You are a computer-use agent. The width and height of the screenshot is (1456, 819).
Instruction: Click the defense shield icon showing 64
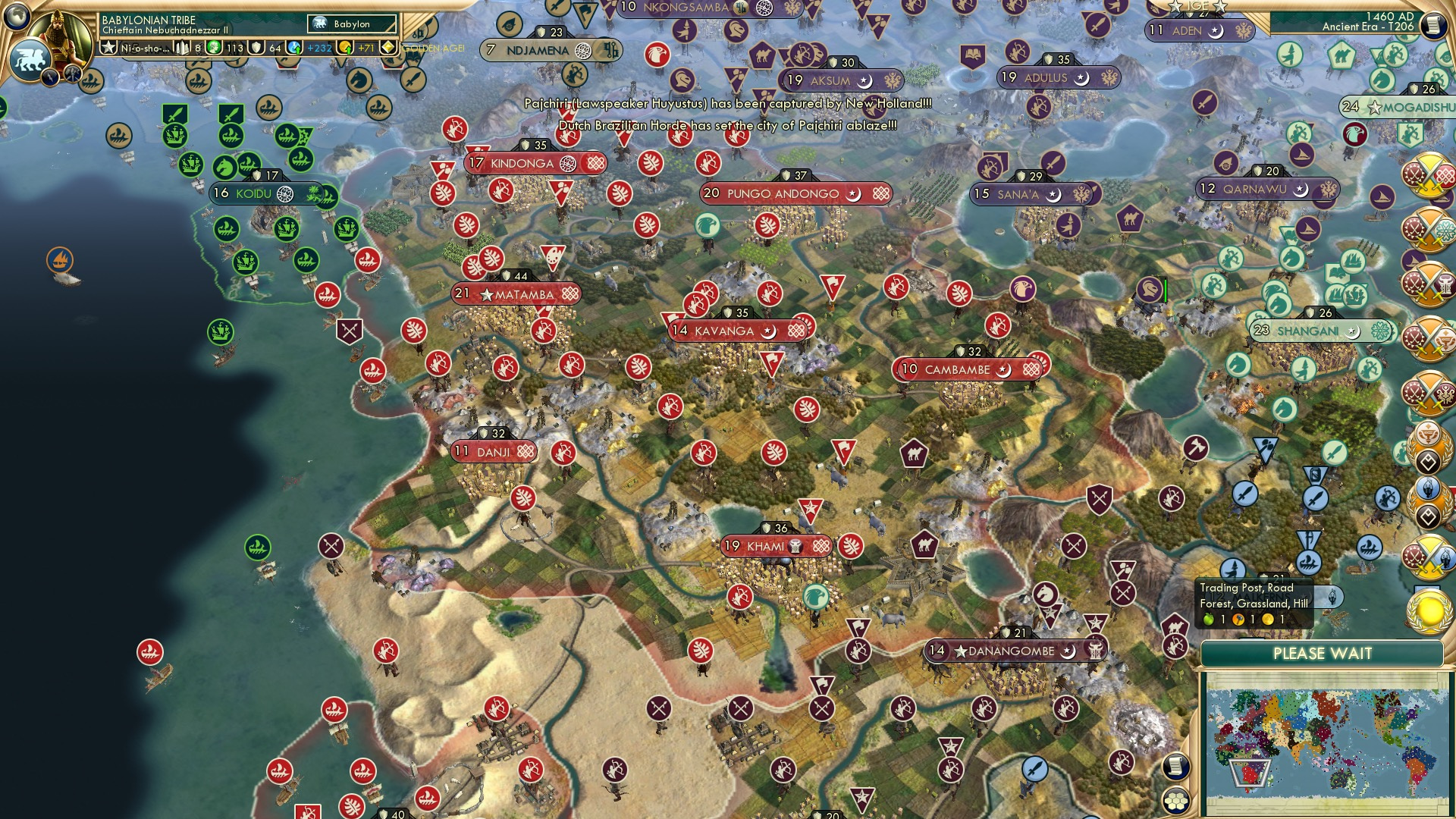click(255, 49)
